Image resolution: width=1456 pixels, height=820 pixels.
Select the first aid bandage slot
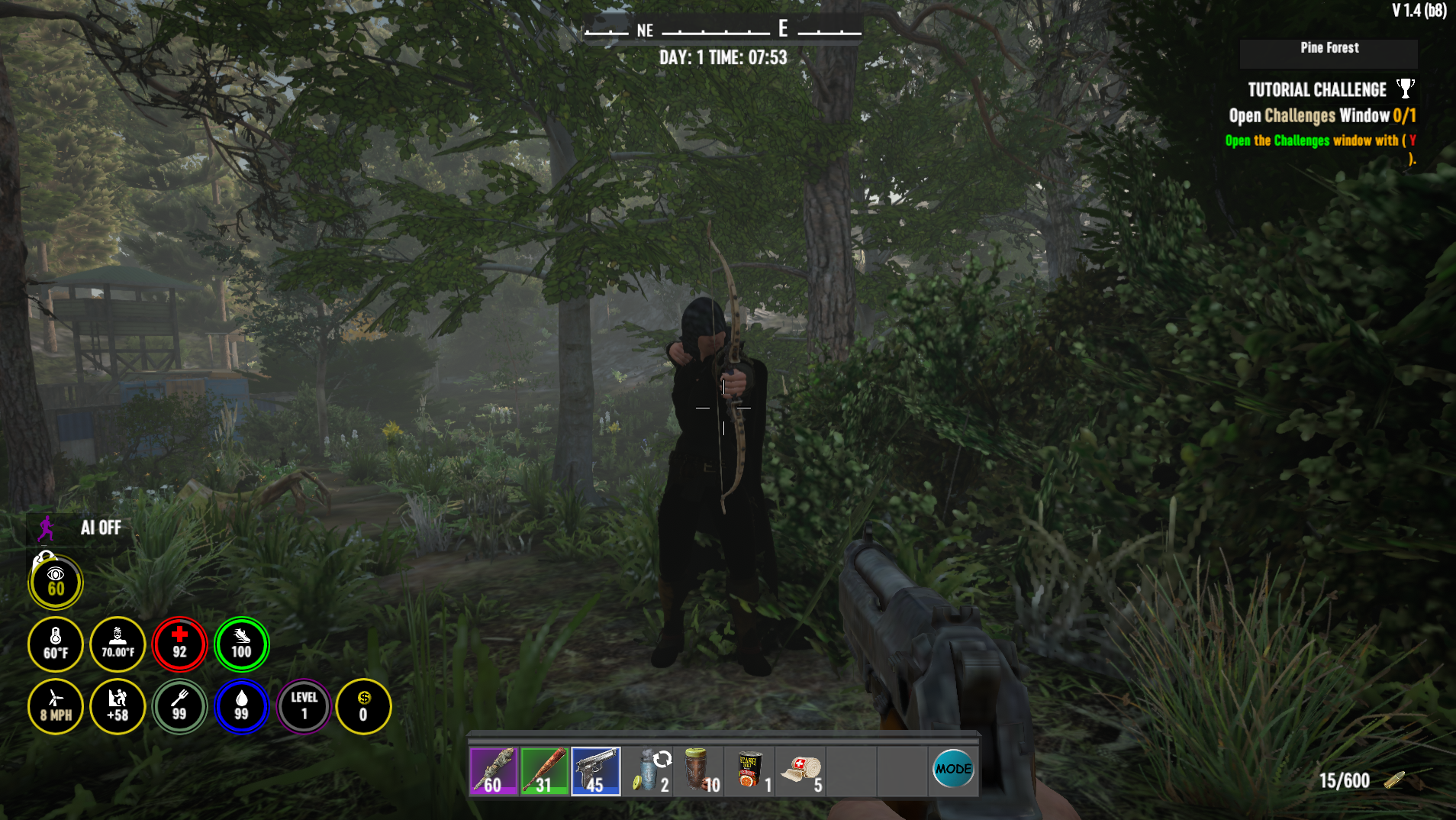pos(800,771)
